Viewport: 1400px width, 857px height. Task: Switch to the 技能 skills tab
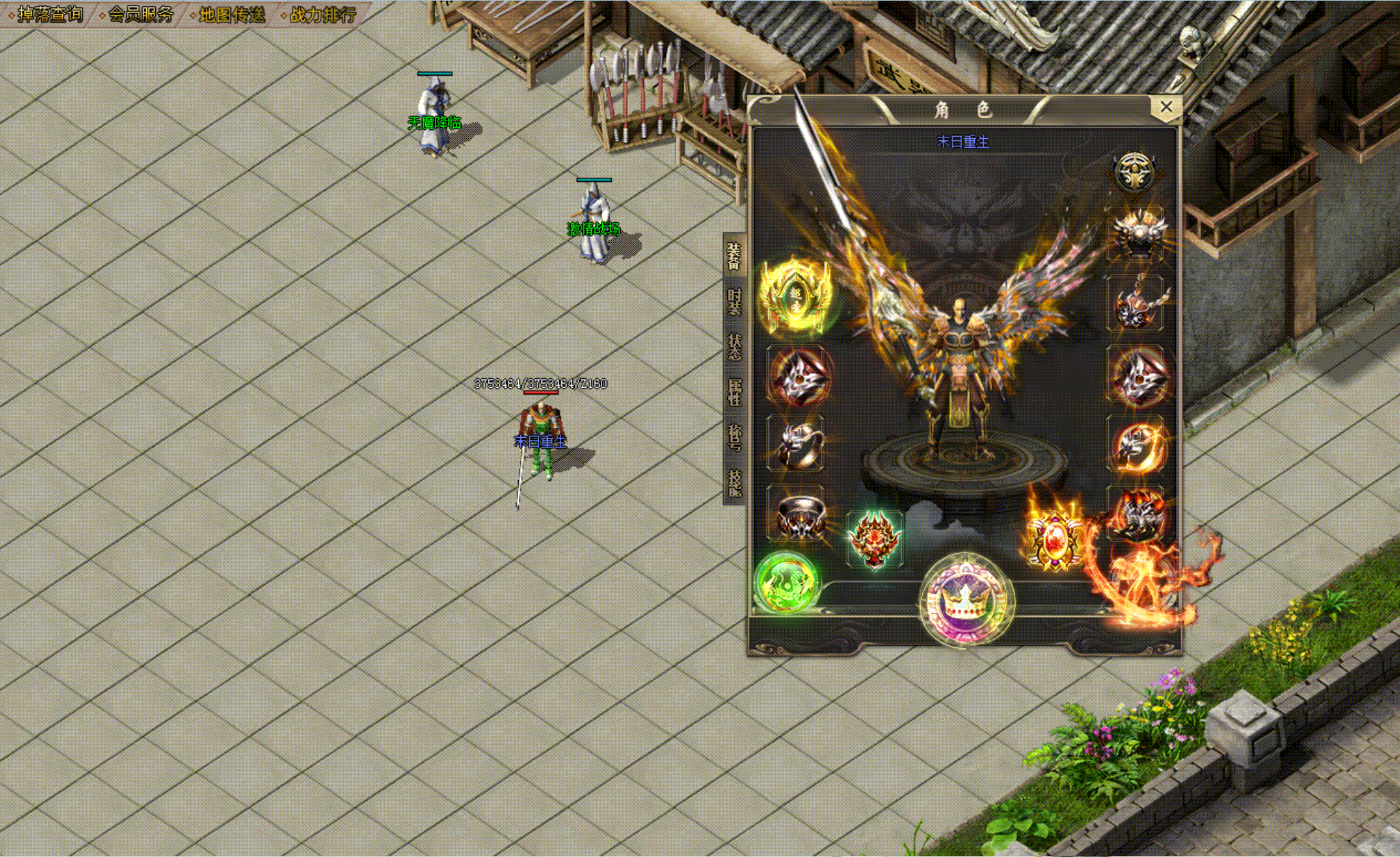tap(734, 482)
